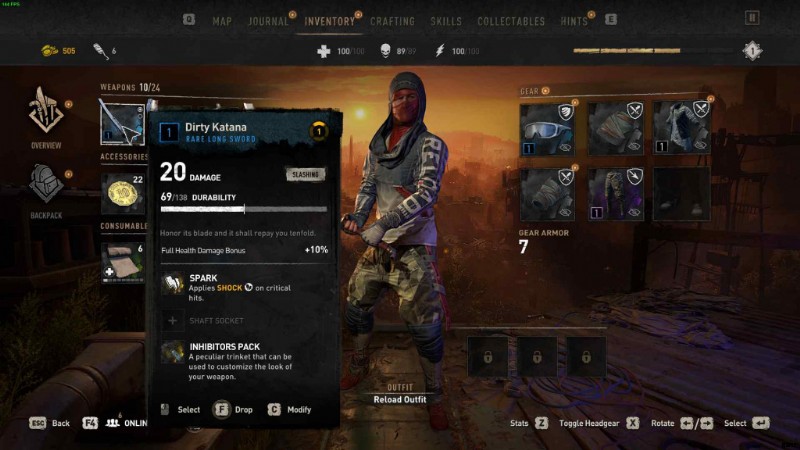
Task: Show the Collectables tab
Action: click(511, 21)
